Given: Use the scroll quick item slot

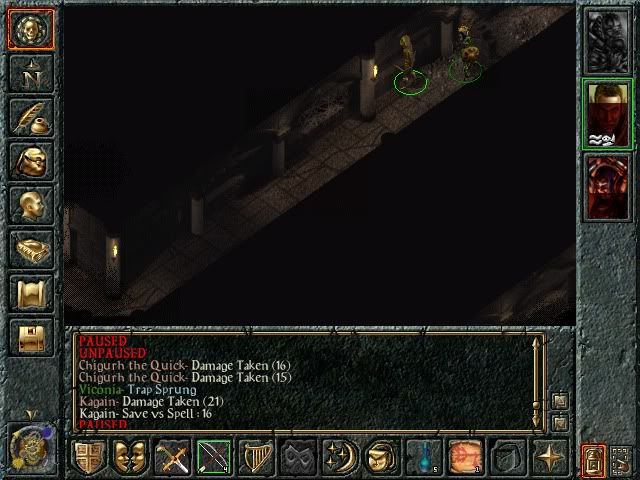Looking at the screenshot, I should pyautogui.click(x=465, y=457).
